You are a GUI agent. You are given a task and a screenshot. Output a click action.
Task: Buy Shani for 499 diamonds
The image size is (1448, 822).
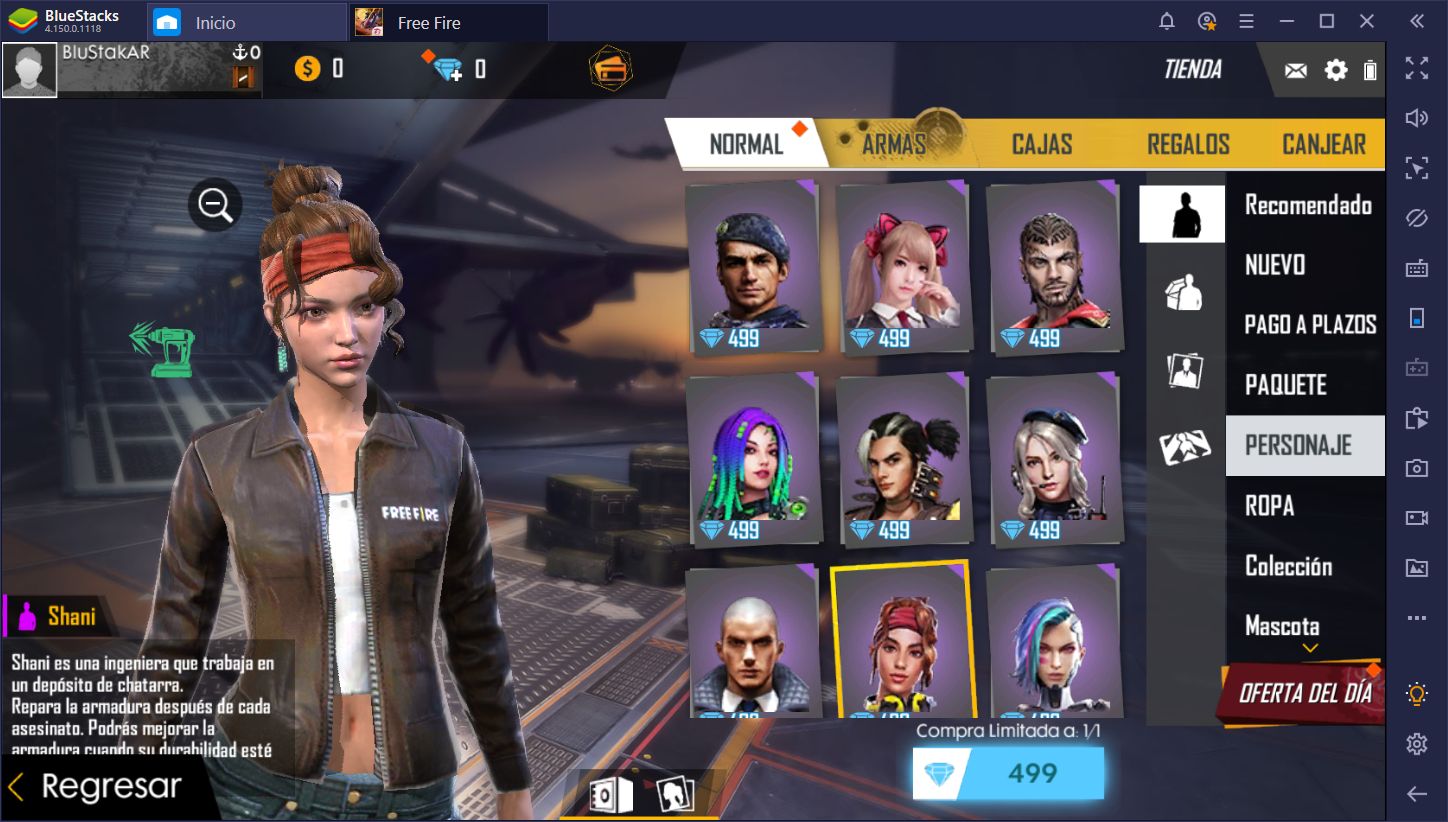coord(1008,773)
